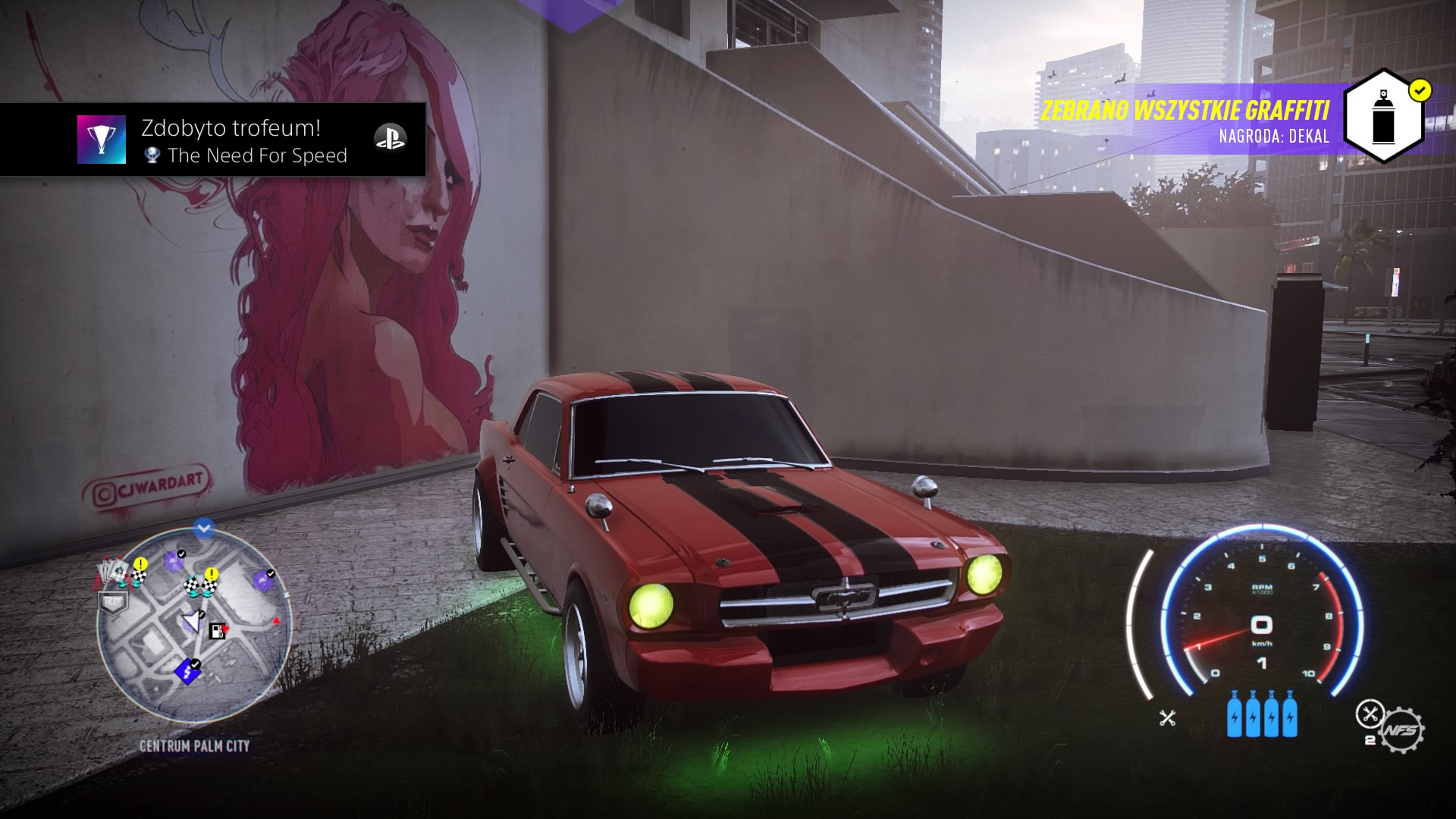The image size is (1456, 819).
Task: Click the PlayStation logo on the notification
Action: [390, 139]
